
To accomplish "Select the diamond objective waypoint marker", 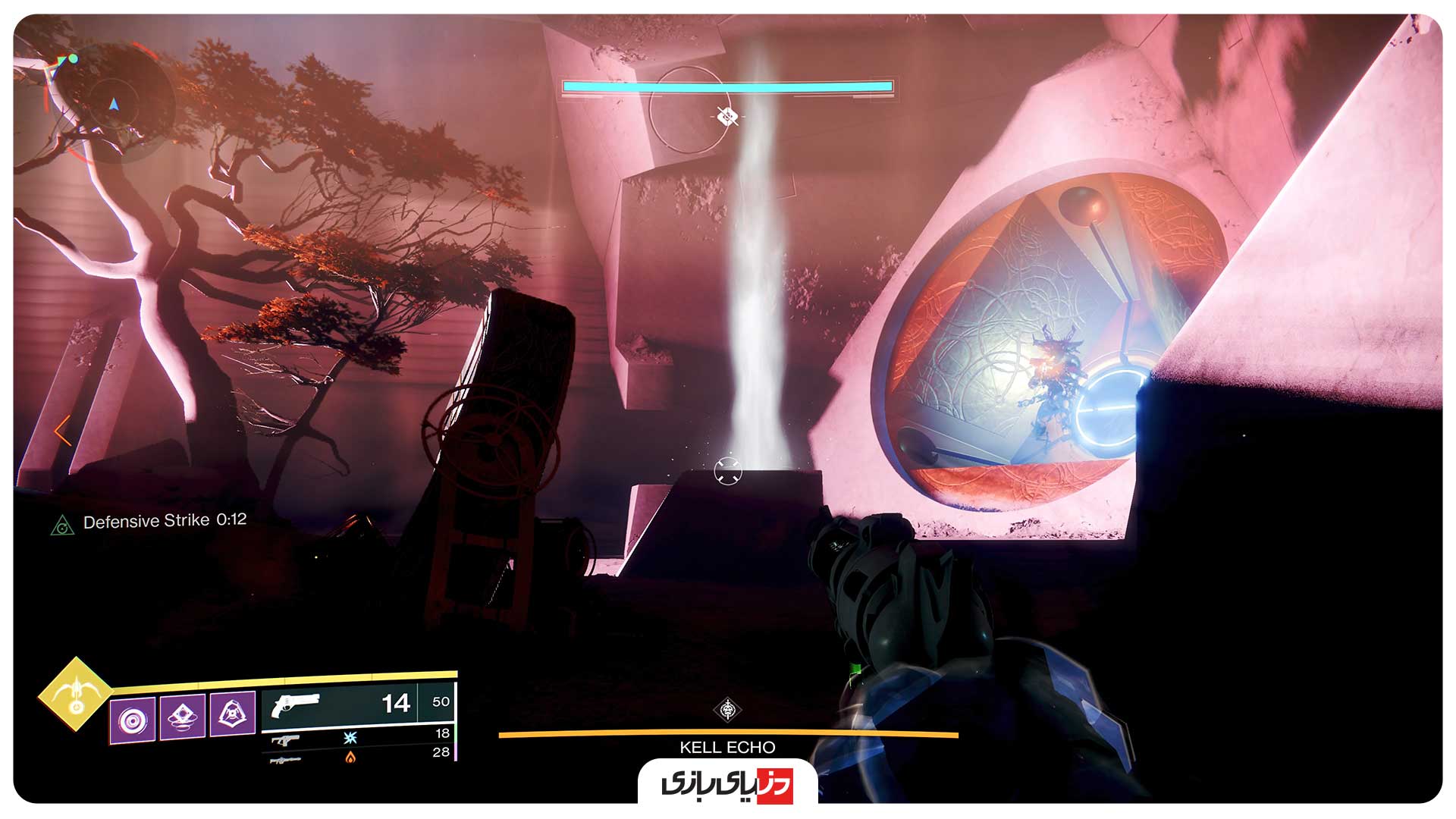I will click(727, 117).
